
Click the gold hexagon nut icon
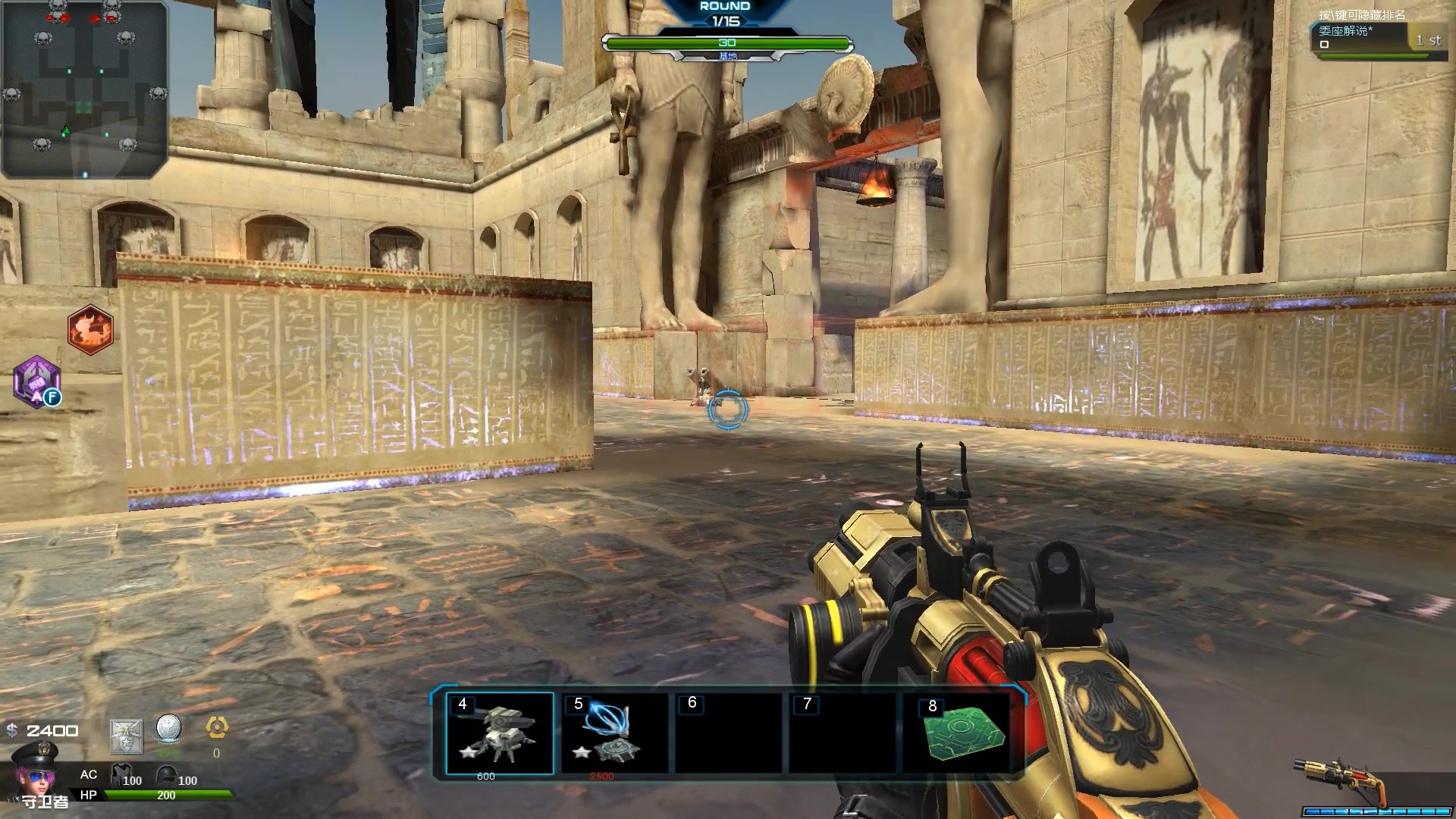click(217, 728)
